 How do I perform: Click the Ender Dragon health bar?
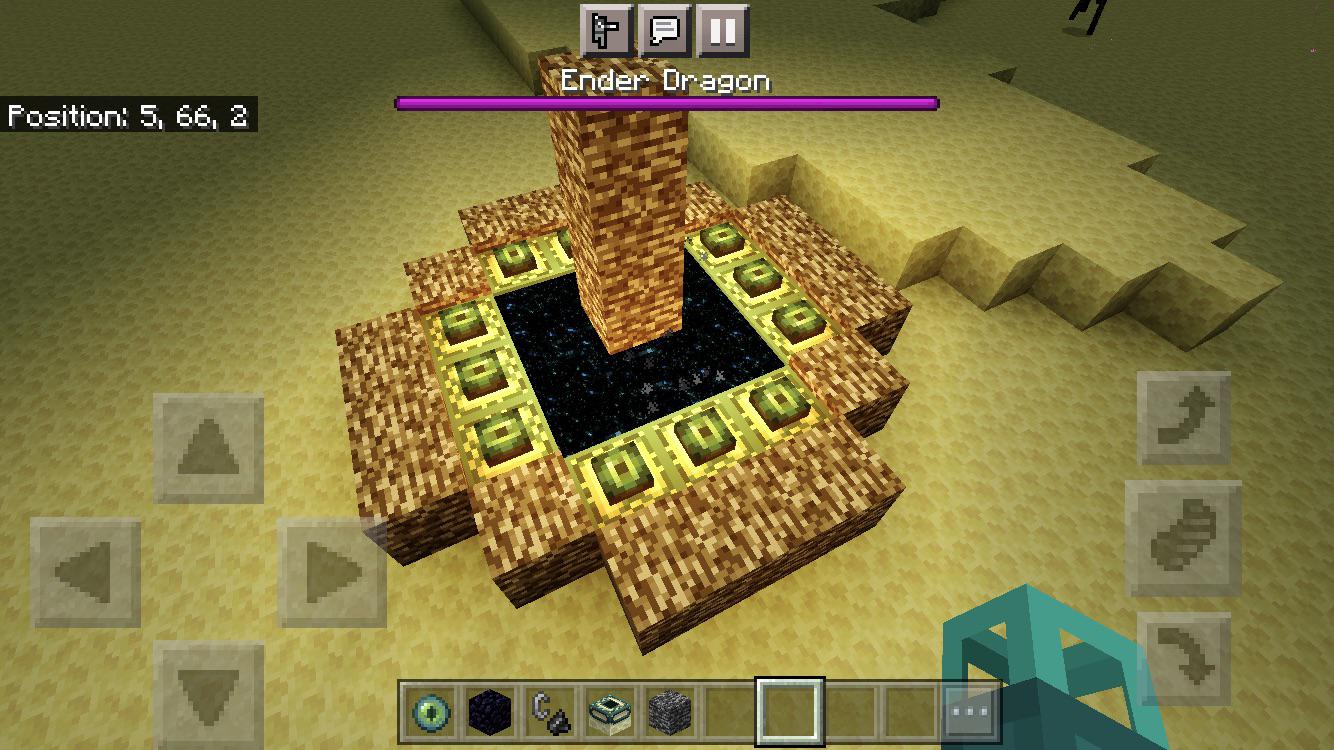click(667, 100)
